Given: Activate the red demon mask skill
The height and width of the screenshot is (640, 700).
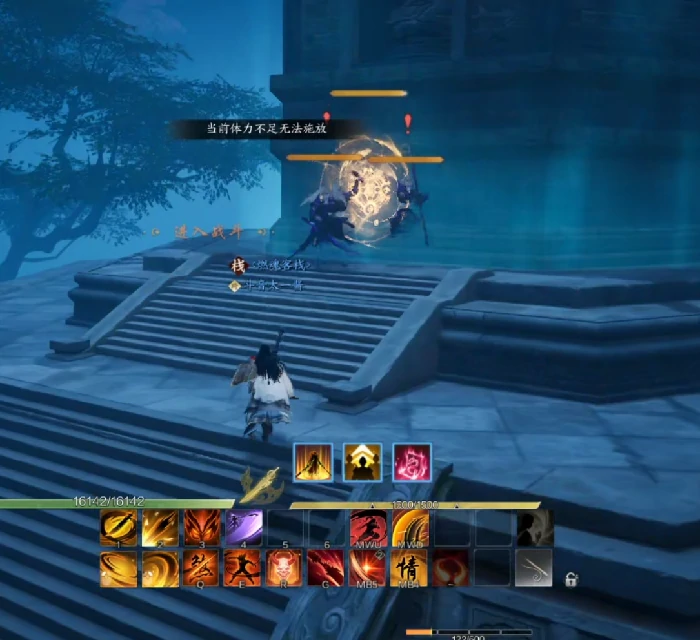Looking at the screenshot, I should coord(283,567).
